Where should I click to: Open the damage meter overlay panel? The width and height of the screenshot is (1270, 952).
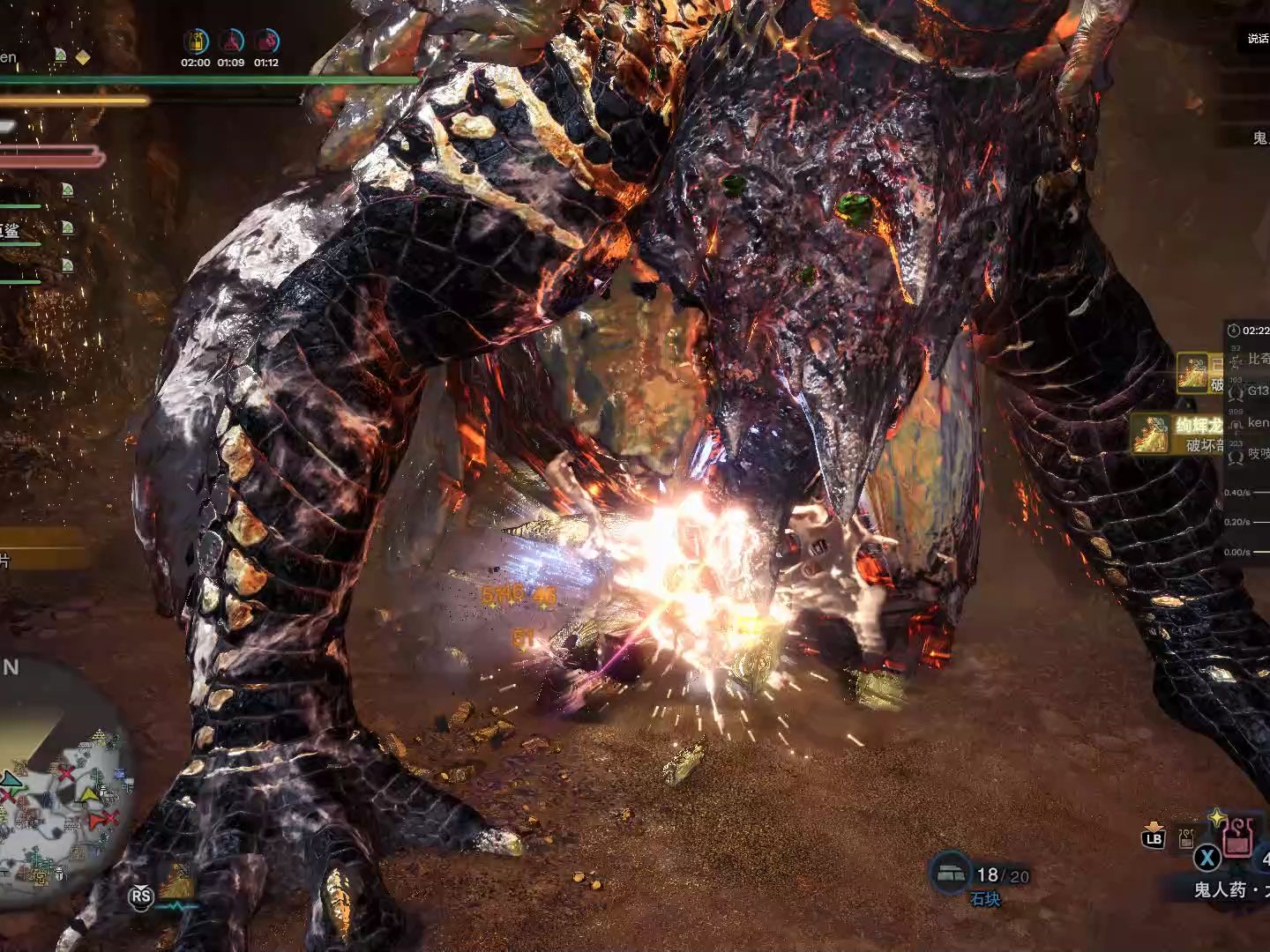pyautogui.click(x=1246, y=441)
